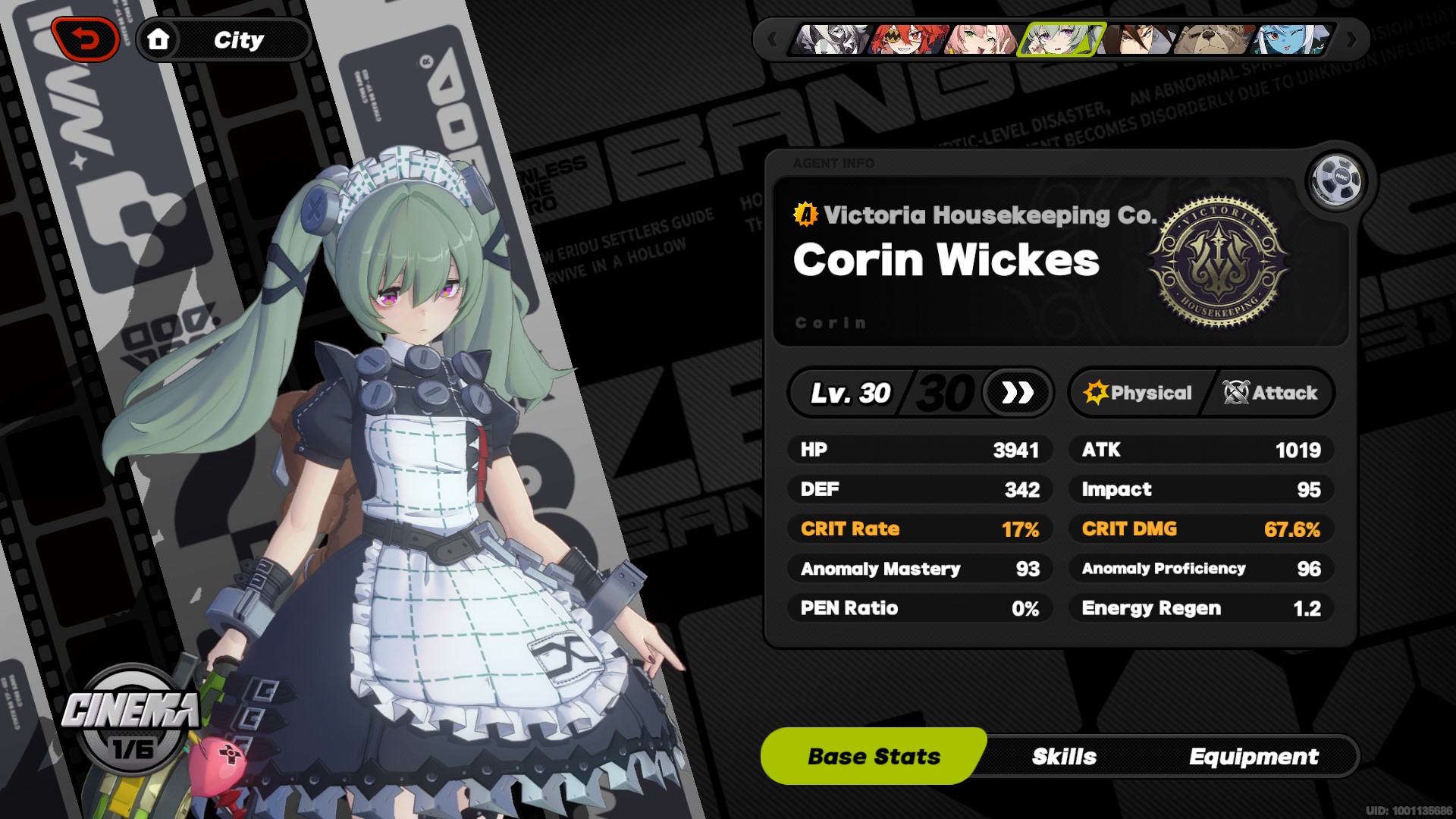Image resolution: width=1456 pixels, height=819 pixels.
Task: Switch to the Skills tab
Action: (x=1064, y=757)
